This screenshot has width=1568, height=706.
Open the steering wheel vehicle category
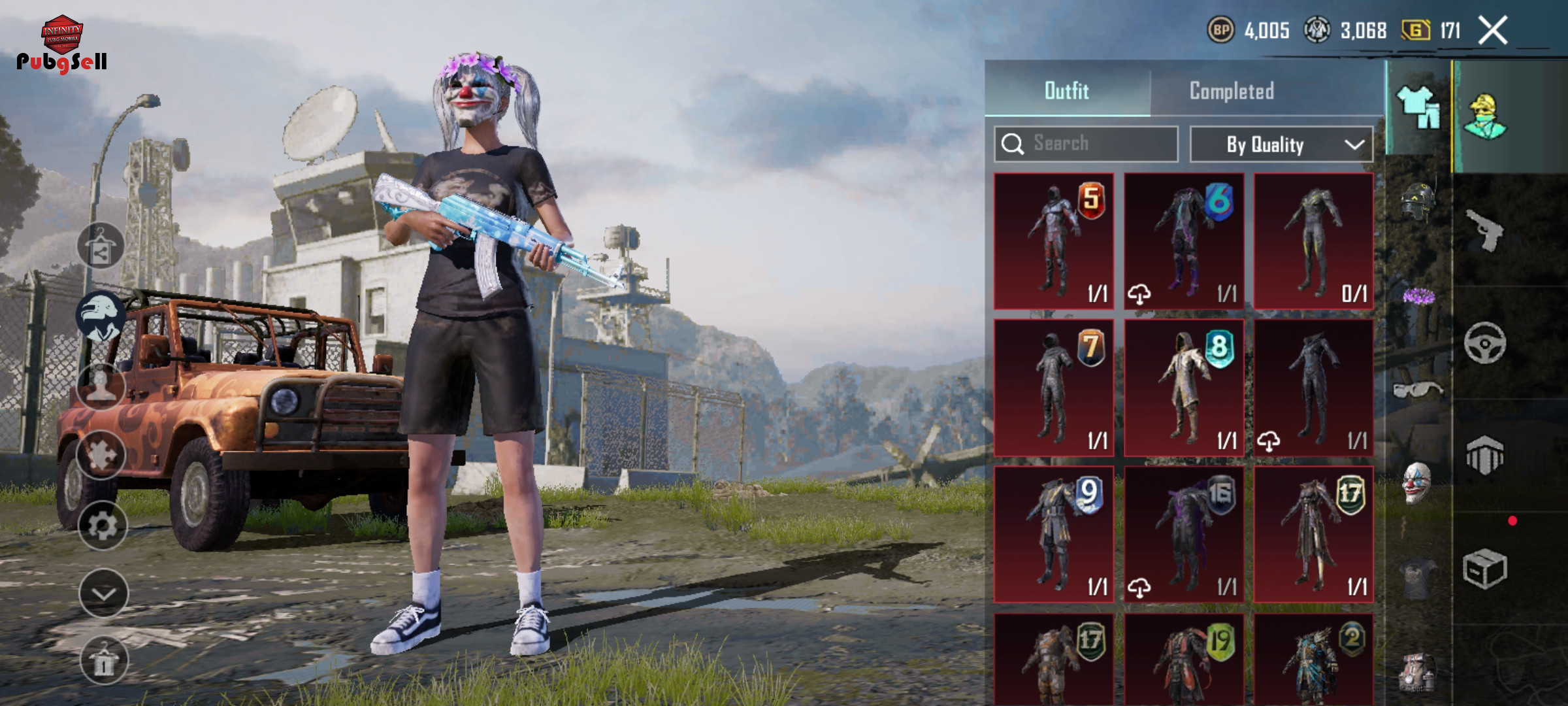pos(1484,343)
